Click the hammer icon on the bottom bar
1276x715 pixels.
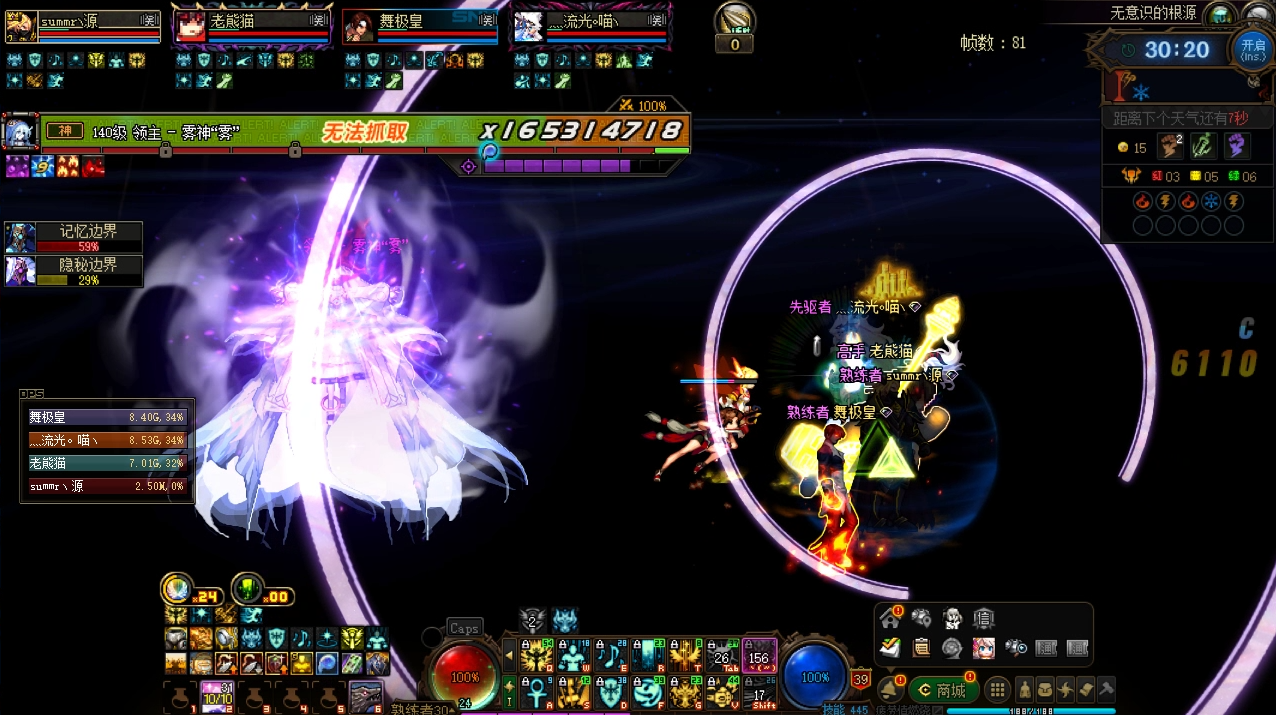tap(1106, 689)
